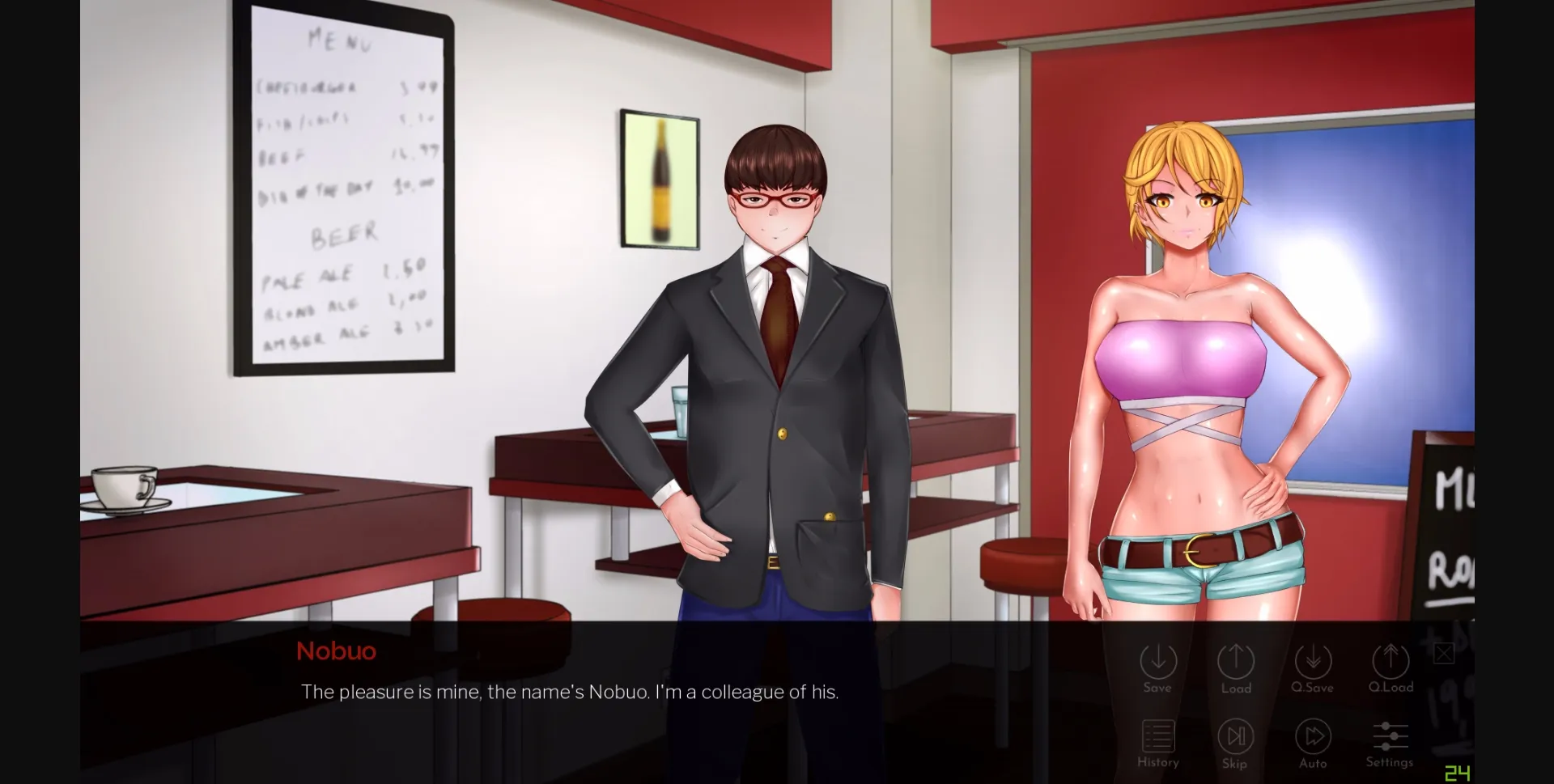Click the Nobuo name label

[336, 651]
